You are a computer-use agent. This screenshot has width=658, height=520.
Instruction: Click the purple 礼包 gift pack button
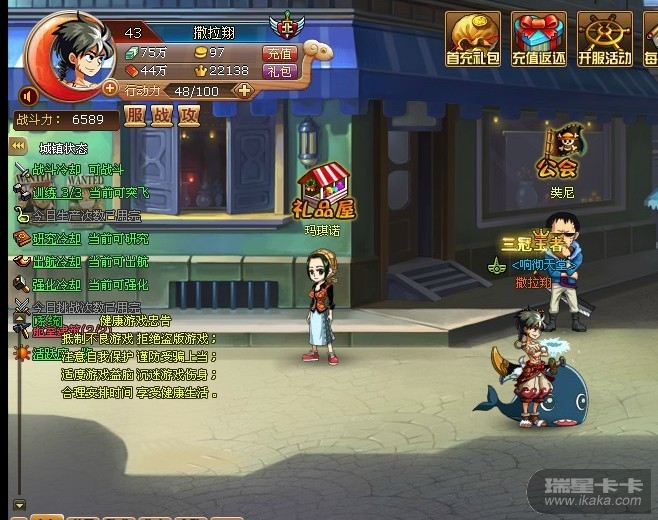coord(278,71)
